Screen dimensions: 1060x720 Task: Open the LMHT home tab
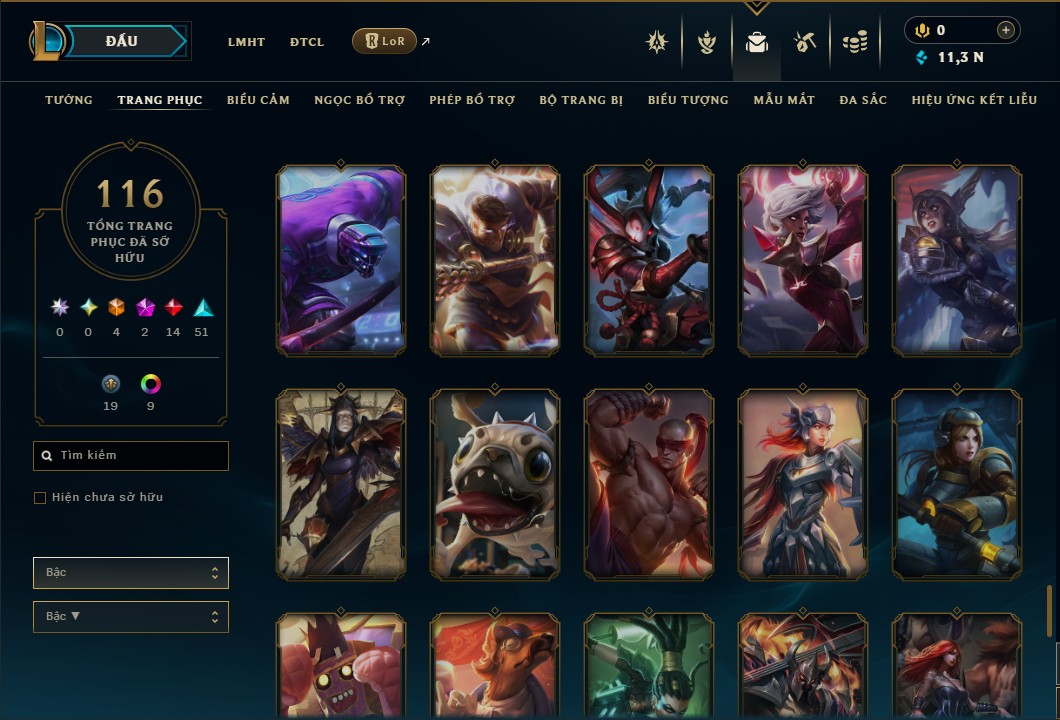click(246, 42)
